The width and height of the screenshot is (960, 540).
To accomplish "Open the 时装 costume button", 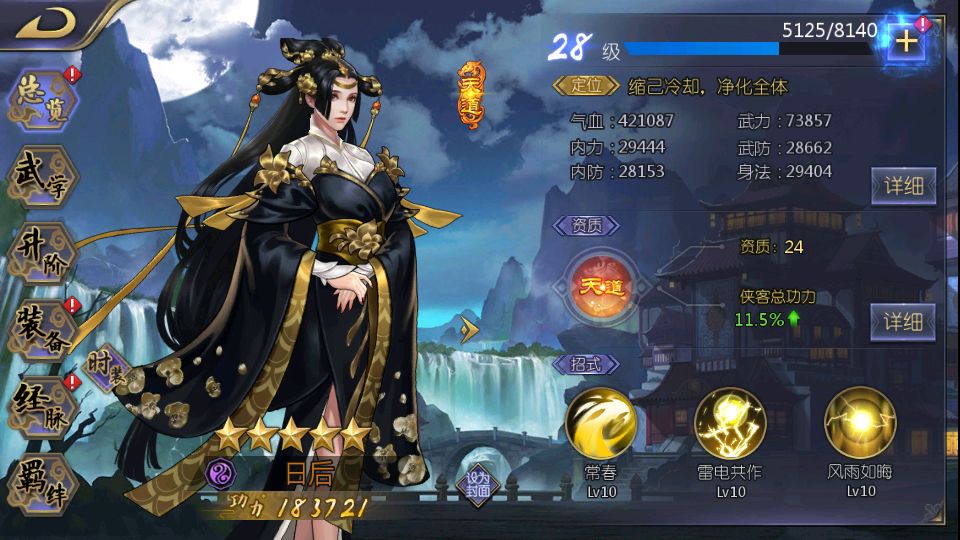I will tap(108, 366).
